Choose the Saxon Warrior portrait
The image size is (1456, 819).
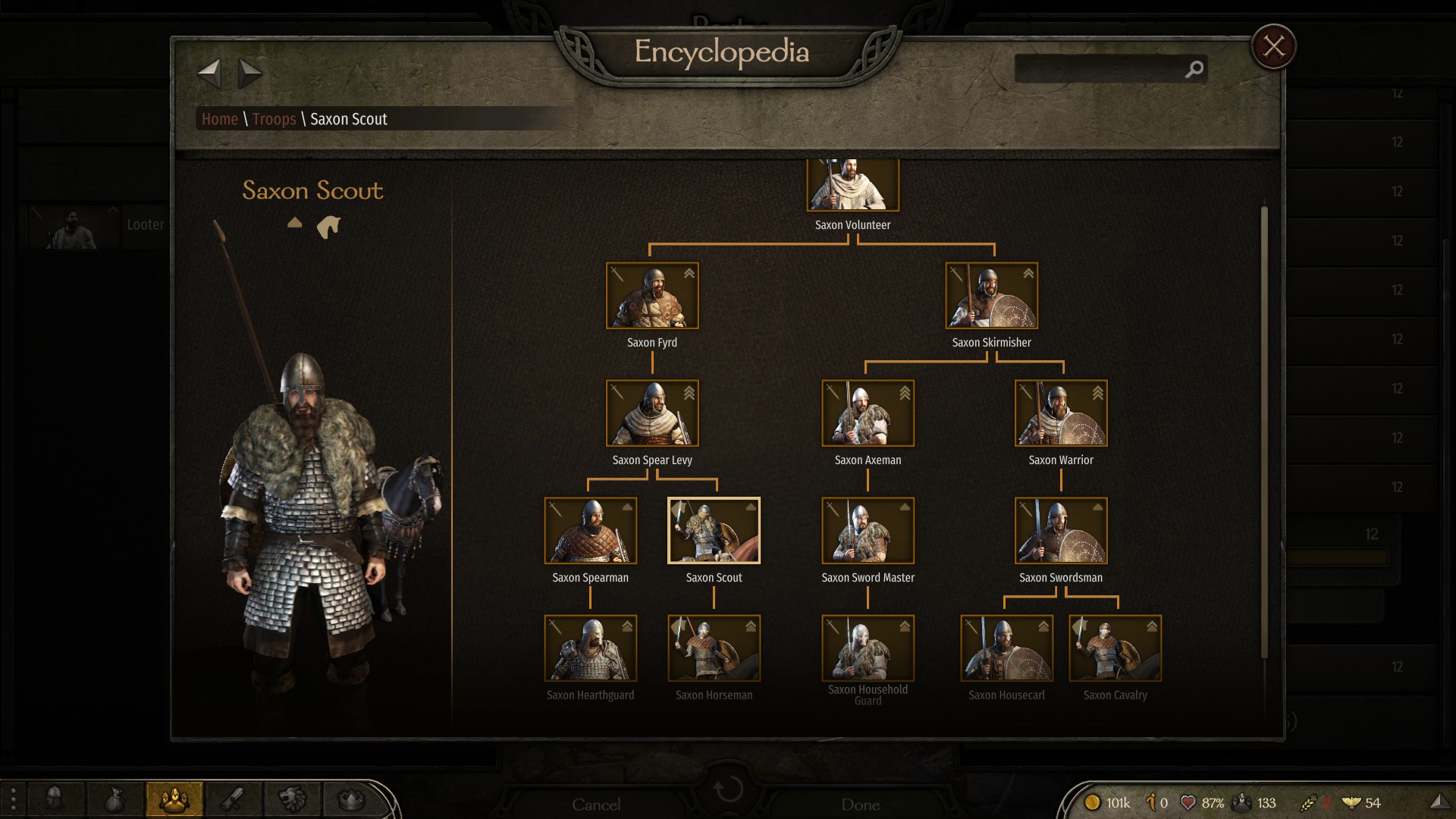point(1061,413)
